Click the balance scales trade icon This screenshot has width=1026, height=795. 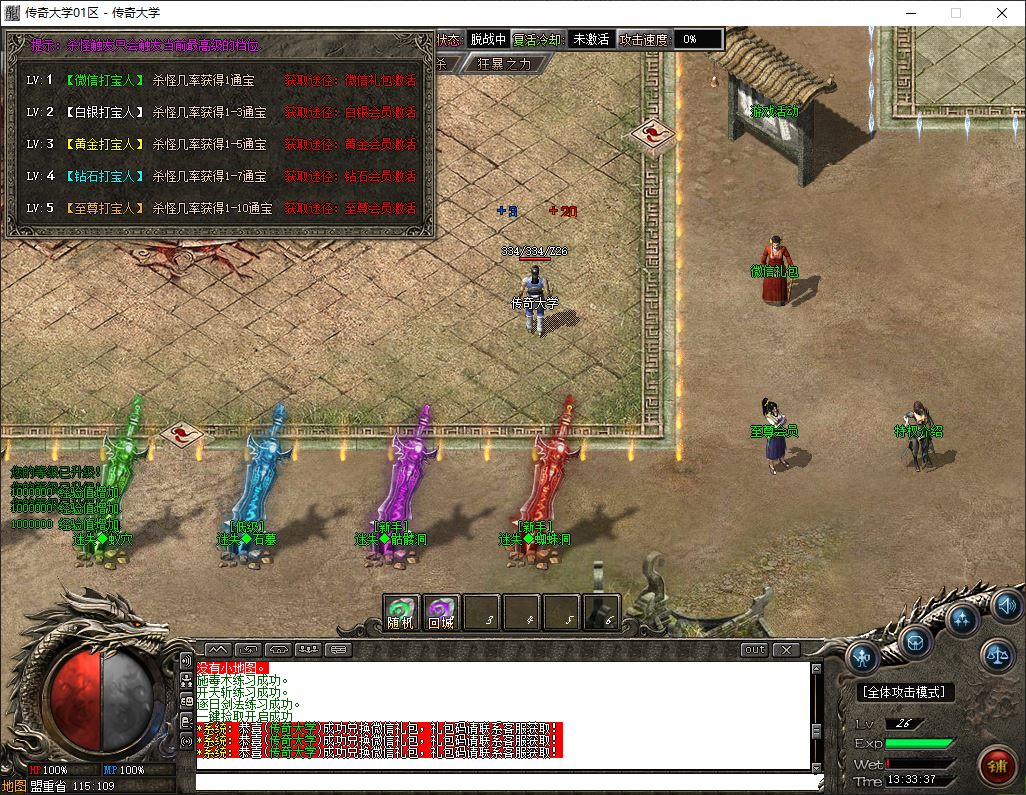(997, 655)
